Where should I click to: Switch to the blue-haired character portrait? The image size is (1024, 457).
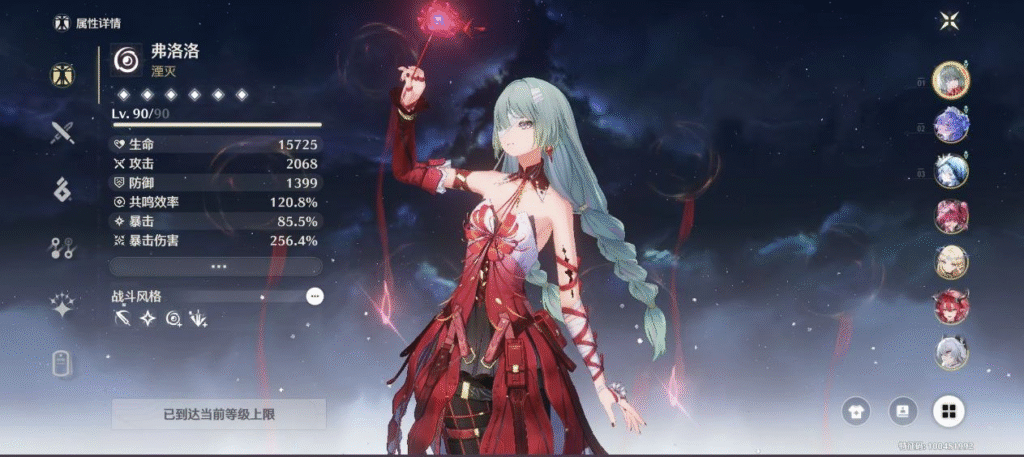pos(950,171)
